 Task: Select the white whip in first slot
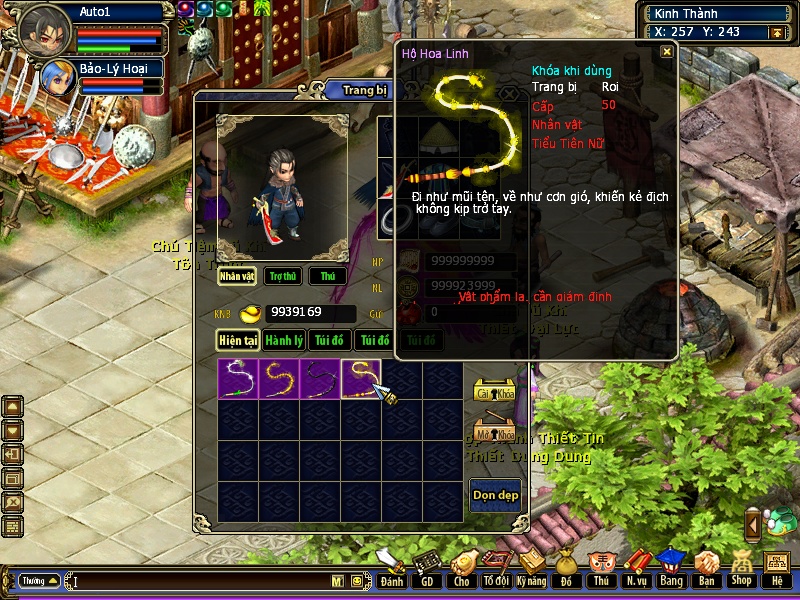click(238, 379)
